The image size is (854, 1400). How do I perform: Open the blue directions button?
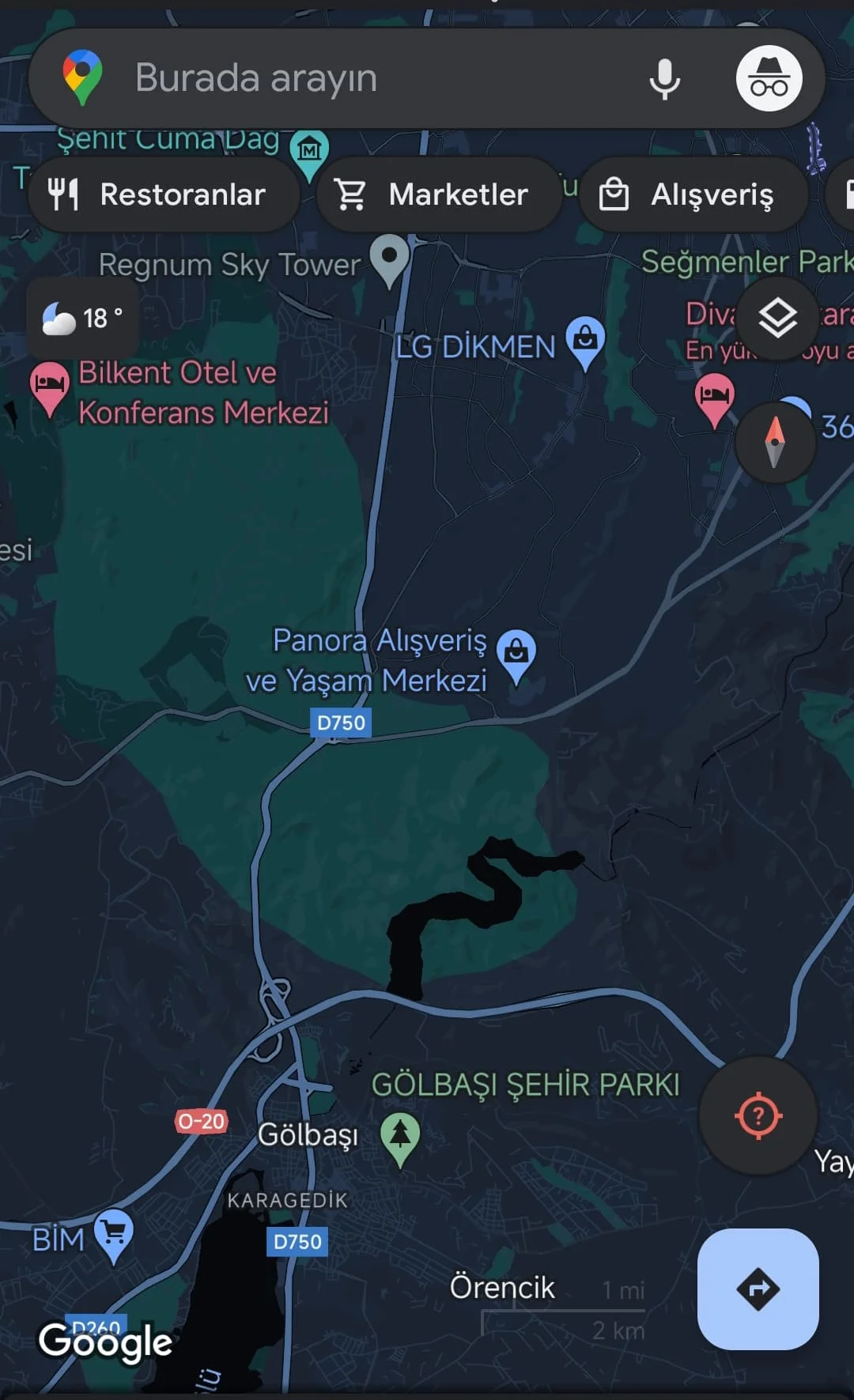click(x=758, y=1289)
